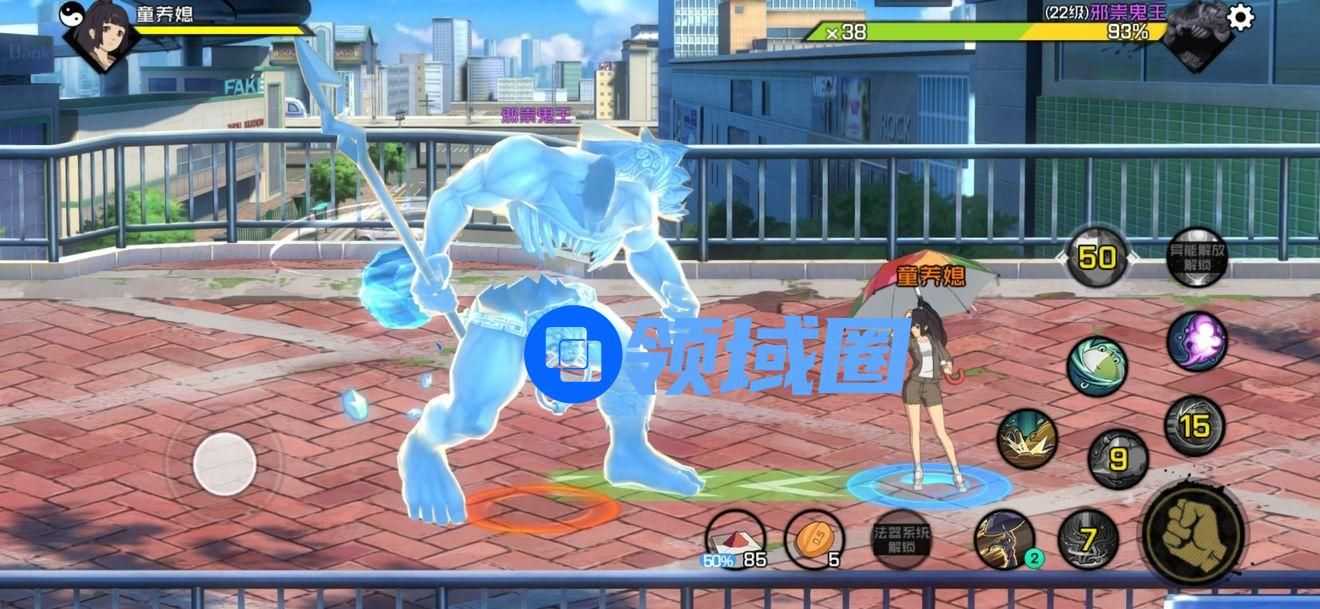Select the skill on 9 cooldown
The height and width of the screenshot is (609, 1320).
pyautogui.click(x=1118, y=459)
